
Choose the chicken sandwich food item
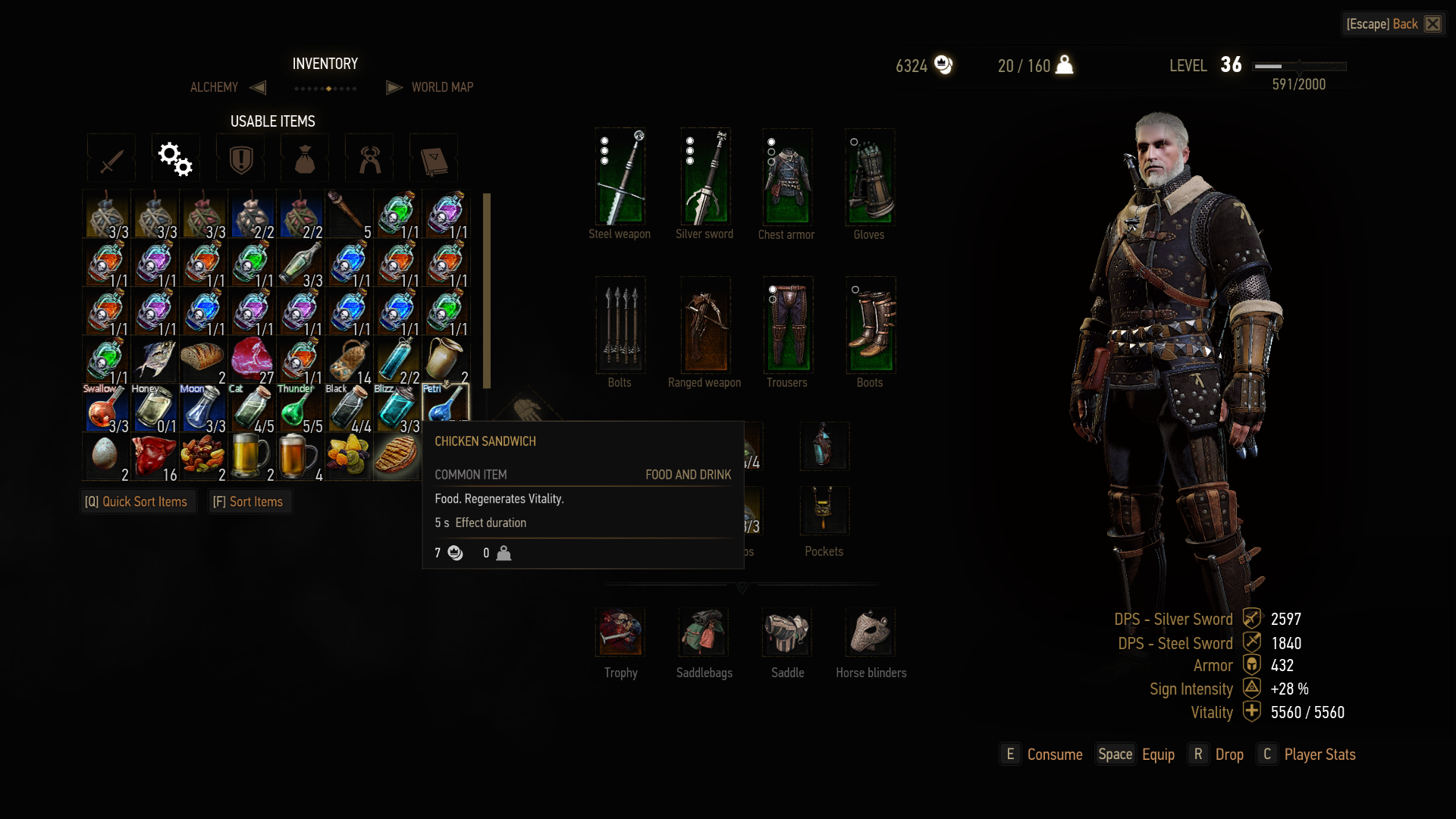[x=396, y=457]
